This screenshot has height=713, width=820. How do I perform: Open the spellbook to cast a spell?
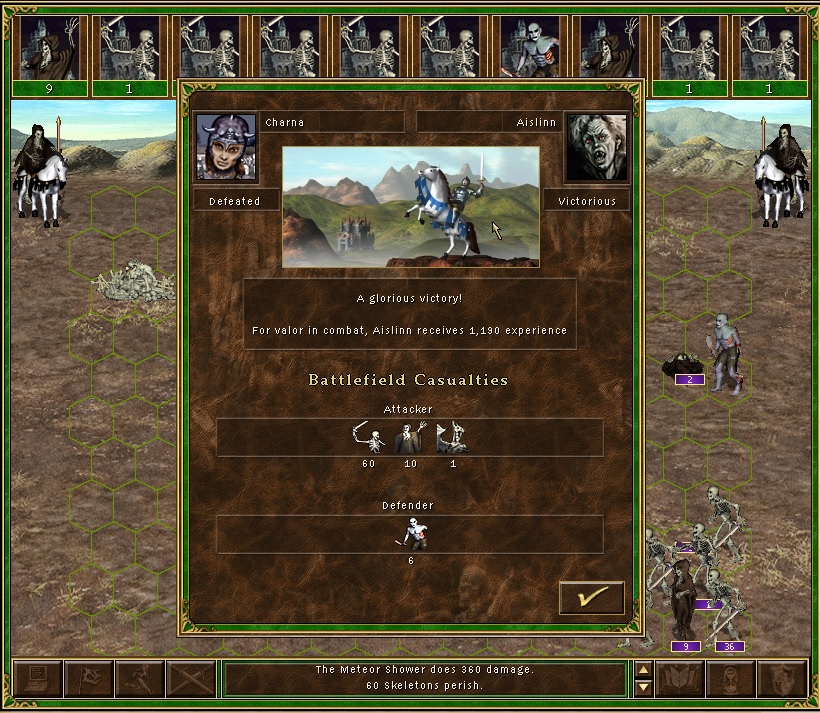680,679
